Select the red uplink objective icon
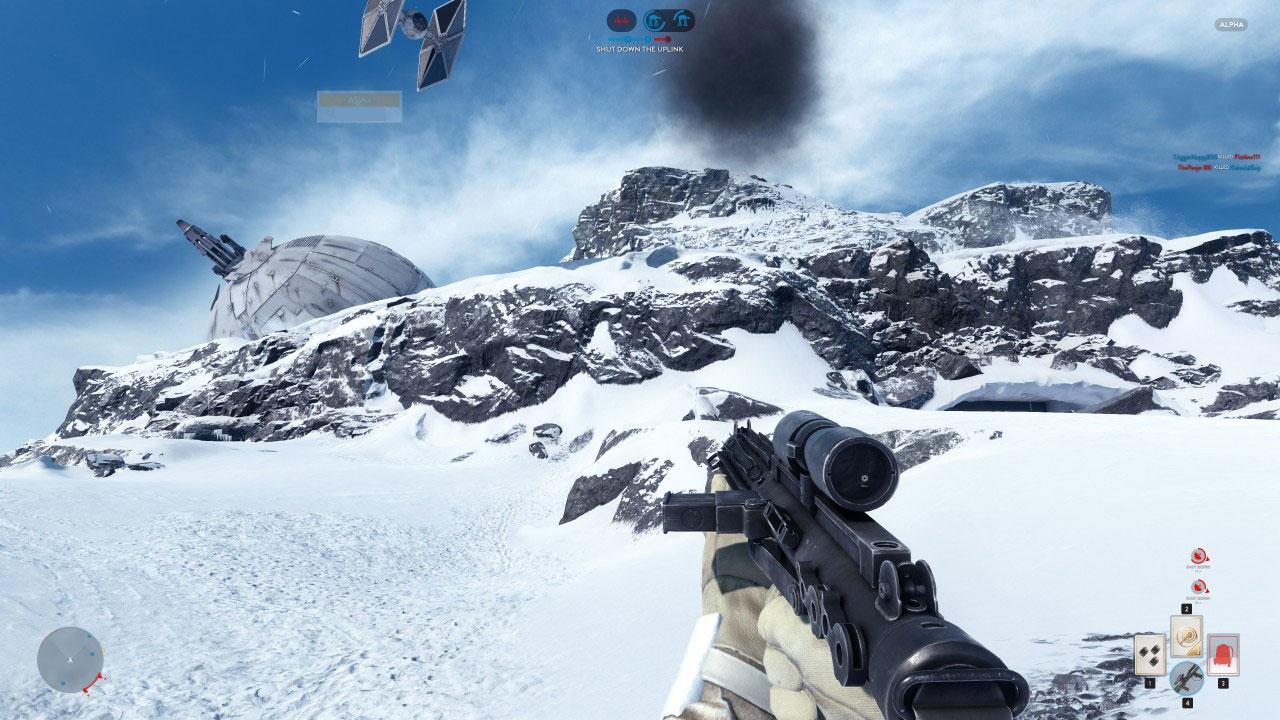This screenshot has width=1280, height=720. click(622, 18)
